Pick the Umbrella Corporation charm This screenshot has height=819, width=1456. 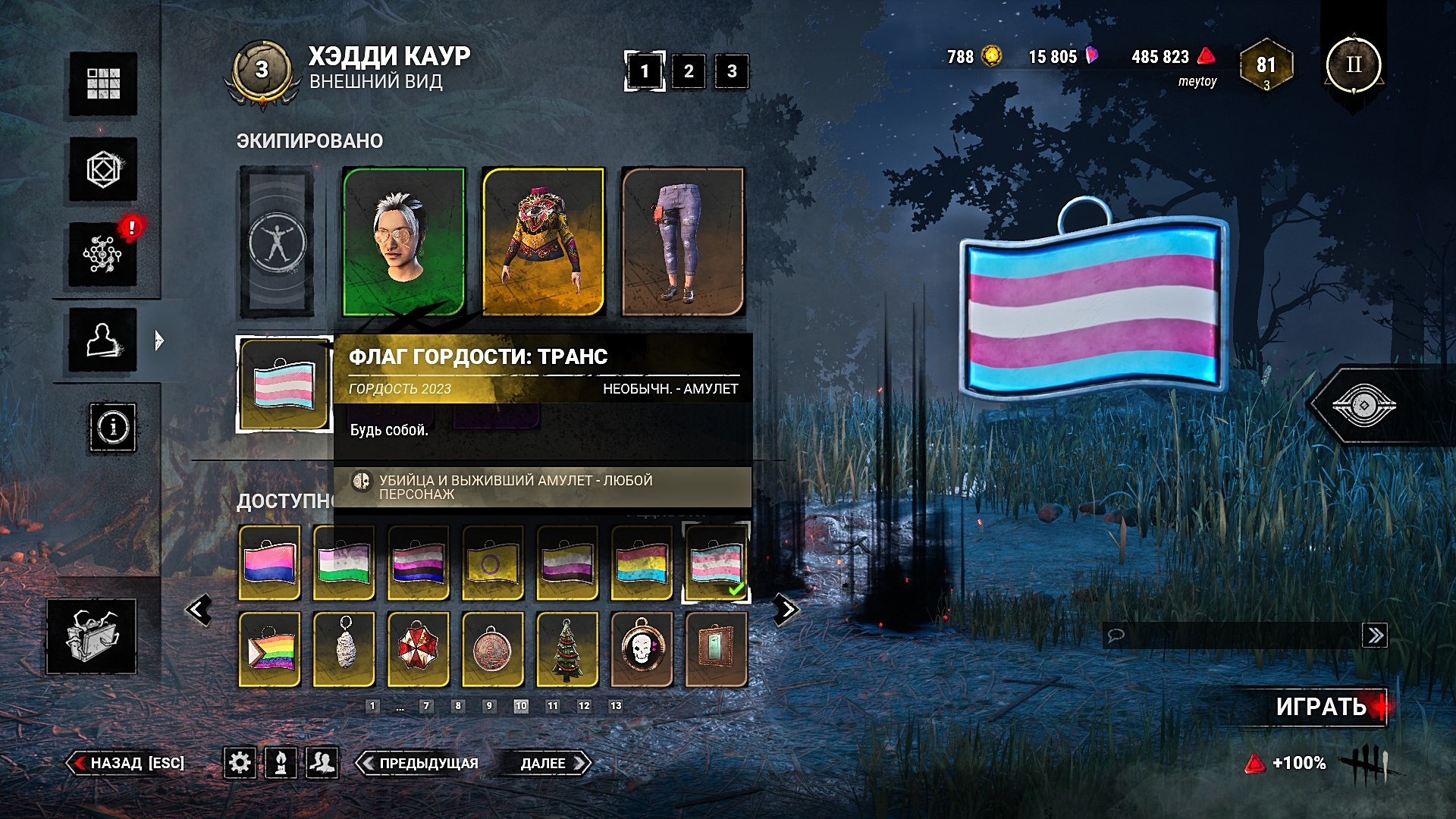click(x=419, y=649)
